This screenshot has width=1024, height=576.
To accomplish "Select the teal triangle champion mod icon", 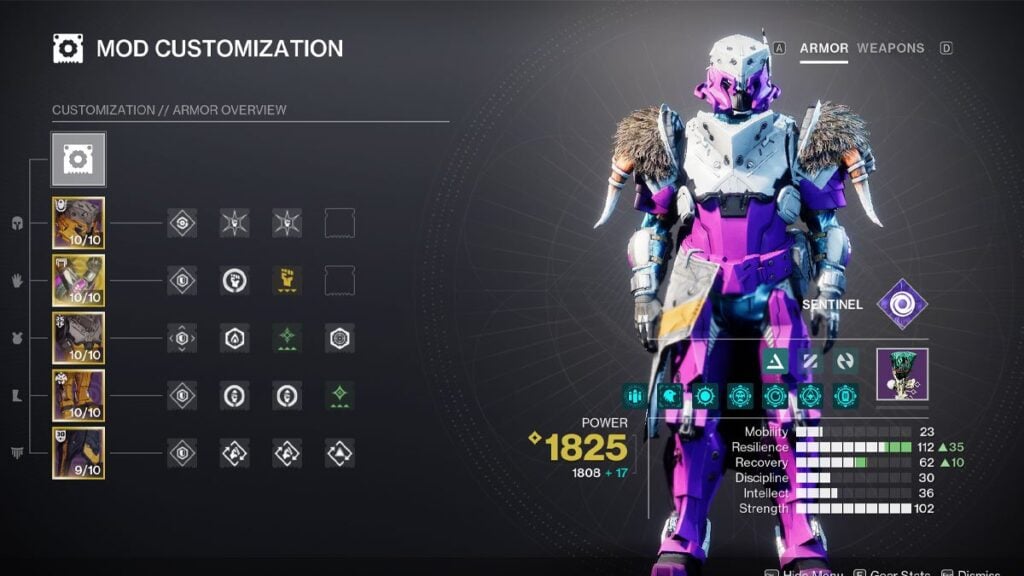I will point(775,361).
